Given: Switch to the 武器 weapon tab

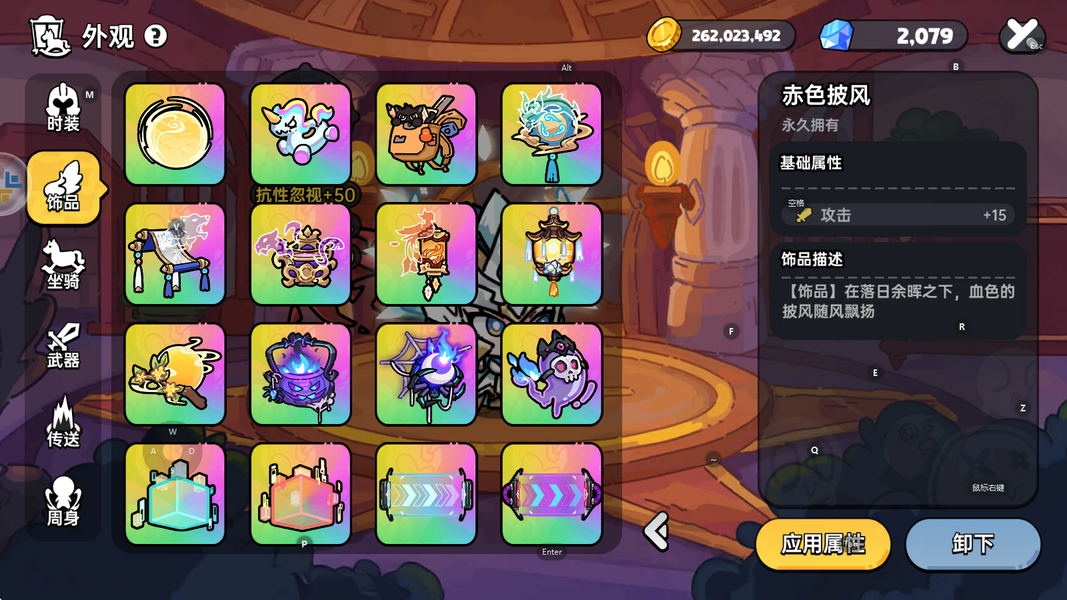Looking at the screenshot, I should [x=63, y=345].
